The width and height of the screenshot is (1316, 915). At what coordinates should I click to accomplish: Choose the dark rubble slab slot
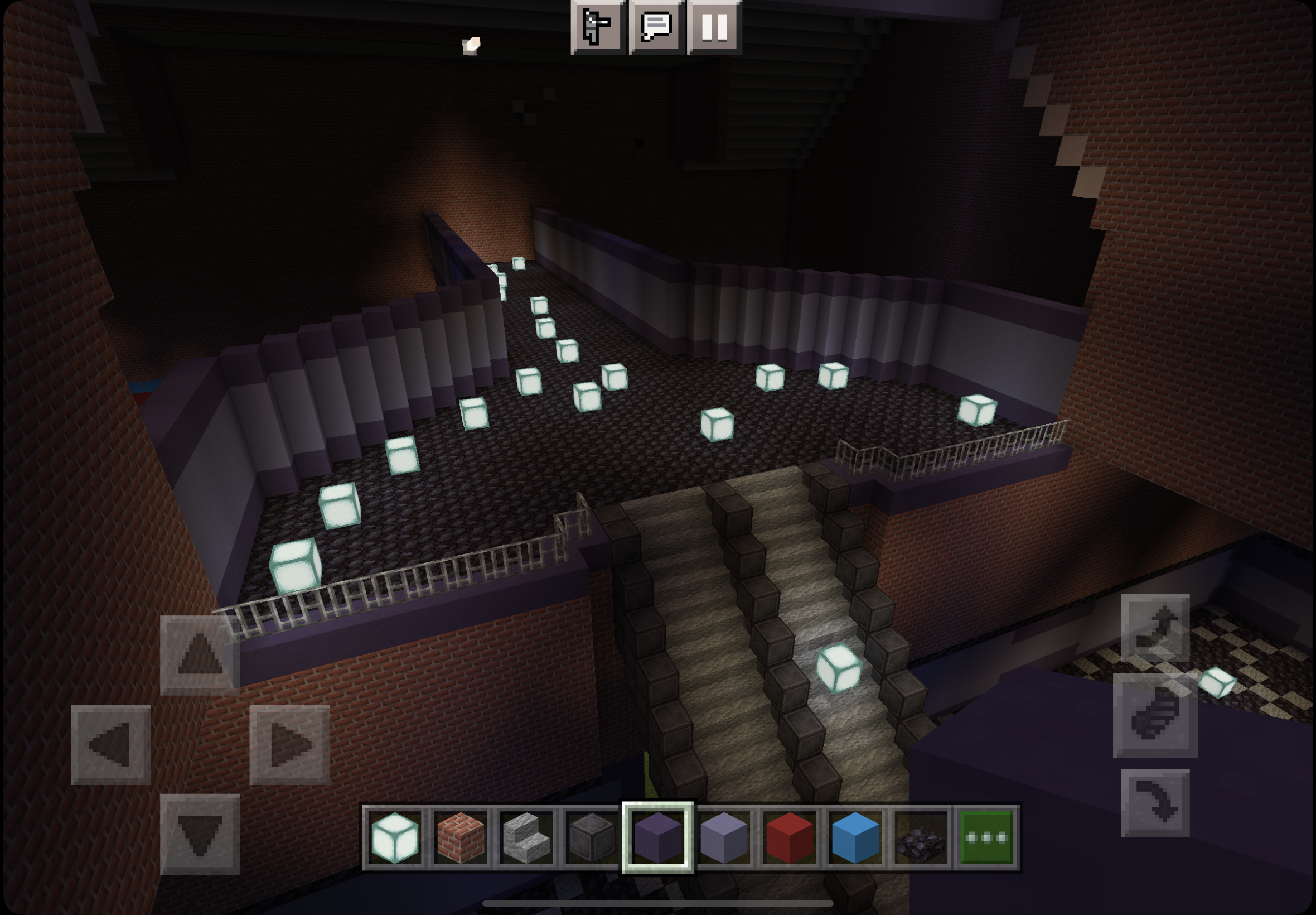coord(921,837)
